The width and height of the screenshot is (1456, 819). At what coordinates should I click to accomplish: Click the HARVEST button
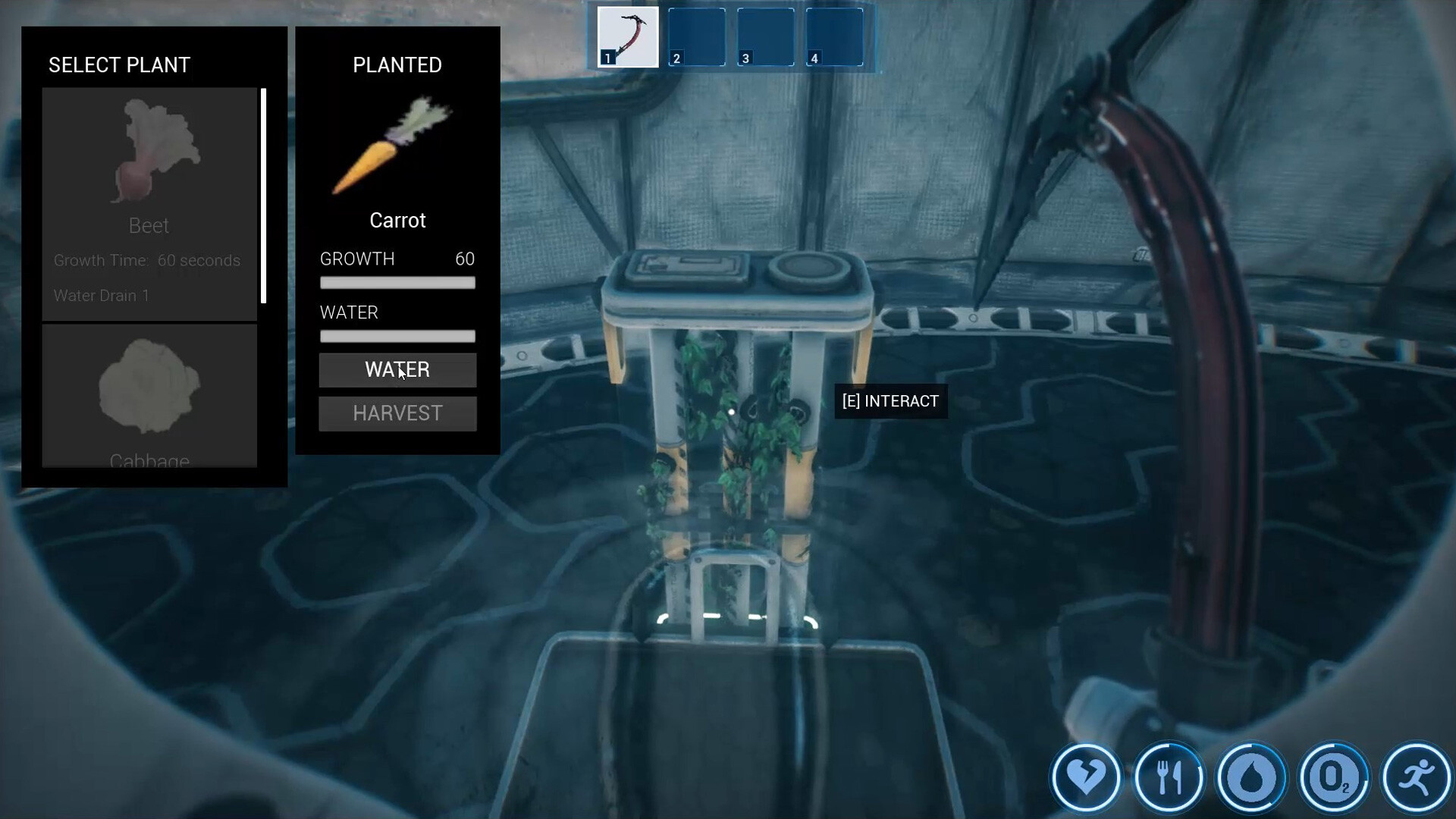click(x=397, y=413)
